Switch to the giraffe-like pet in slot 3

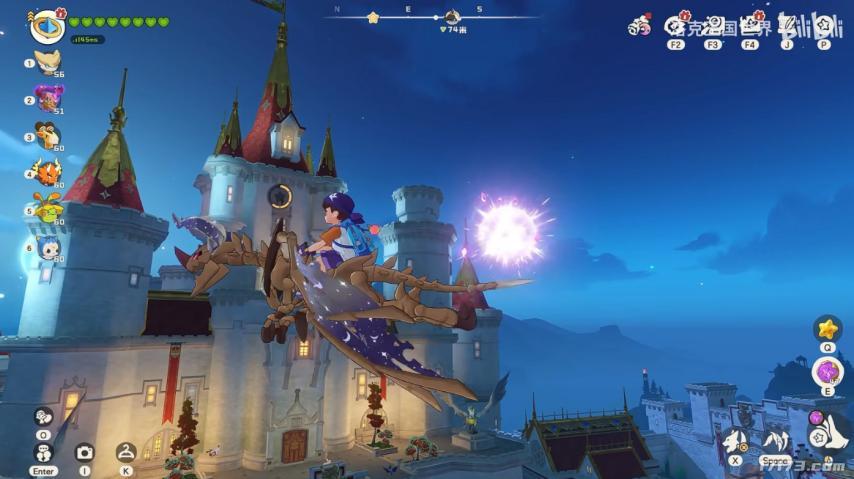tap(47, 134)
